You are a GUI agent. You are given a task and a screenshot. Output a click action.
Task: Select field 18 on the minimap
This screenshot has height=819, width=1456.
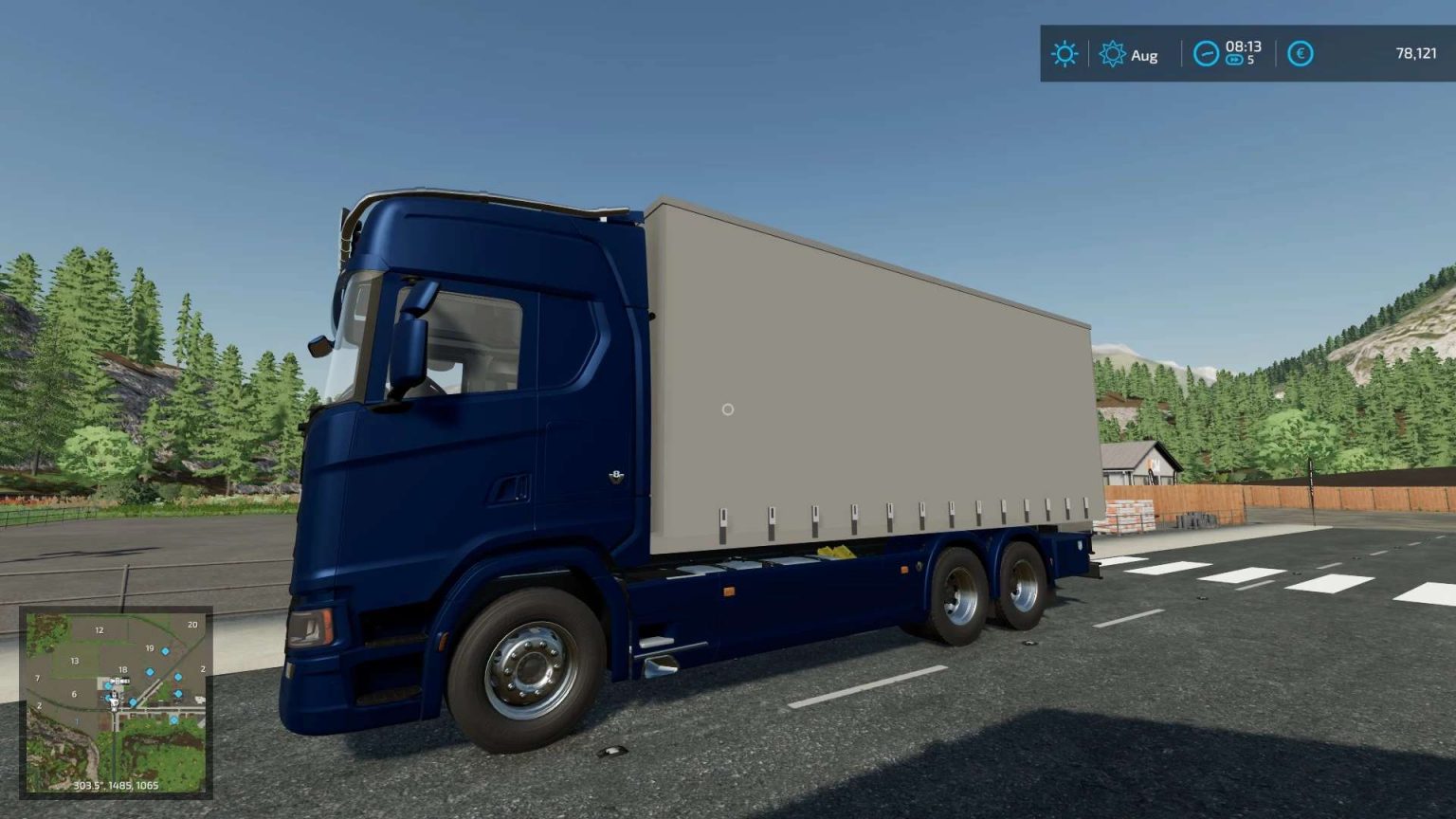click(123, 669)
